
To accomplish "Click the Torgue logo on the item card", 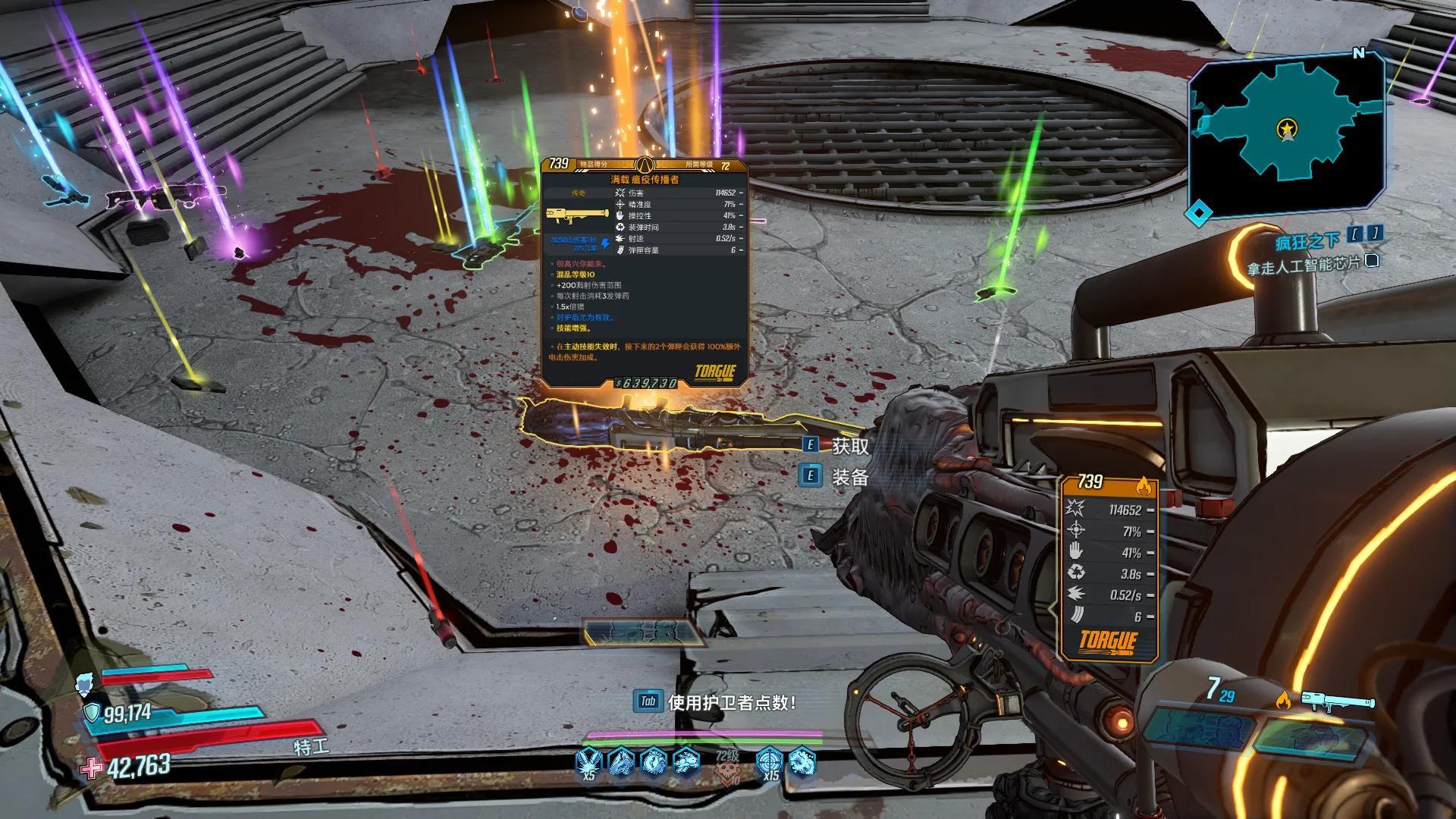I will click(714, 372).
